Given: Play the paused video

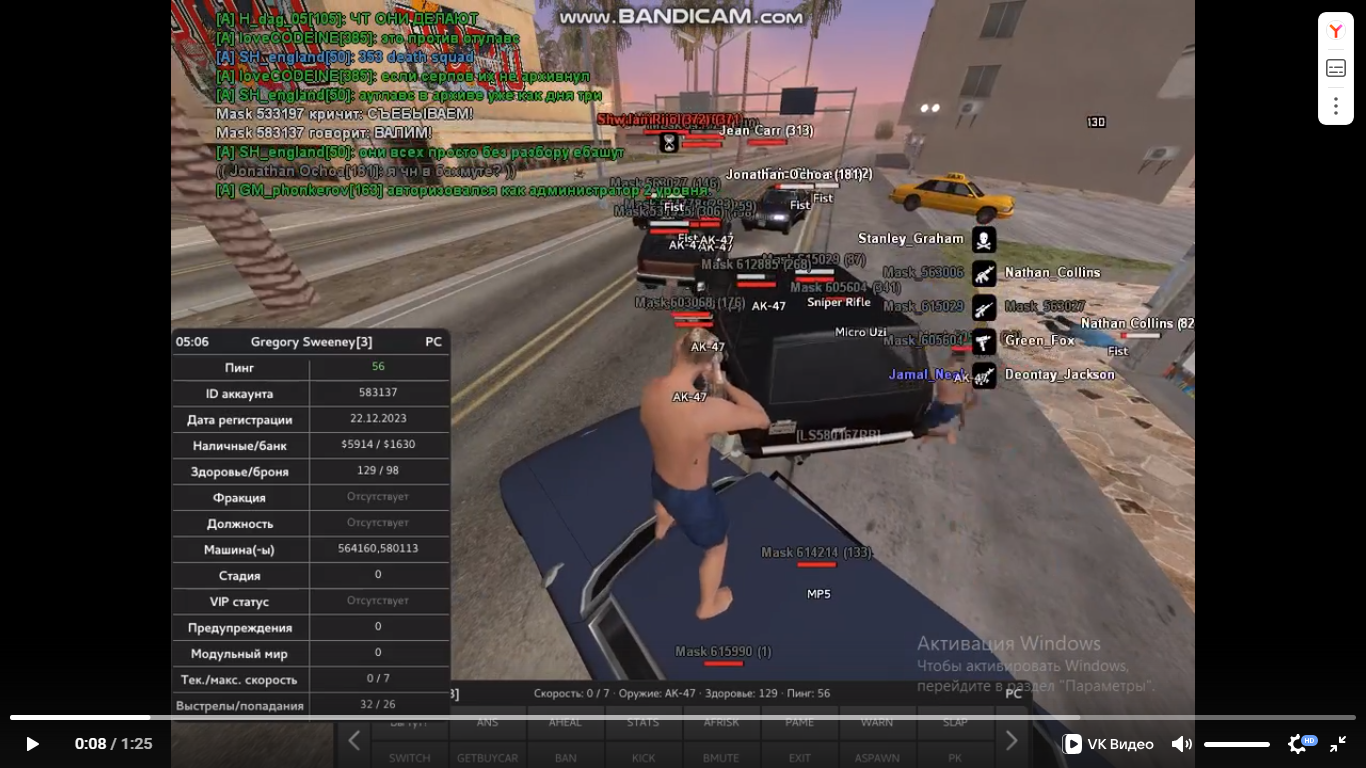Looking at the screenshot, I should (32, 744).
